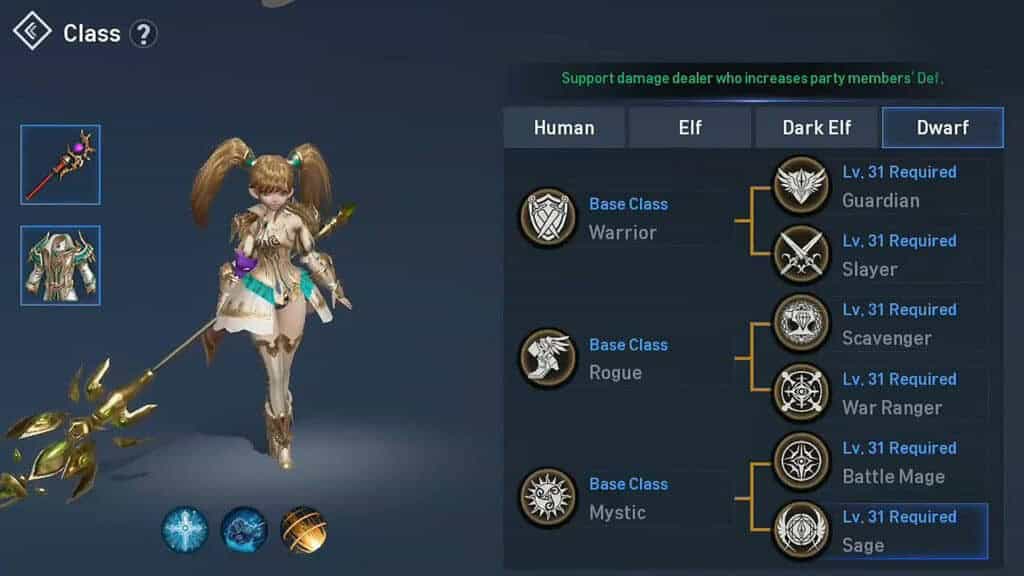This screenshot has width=1024, height=576.
Task: Pick the Sage class entry
Action: click(880, 531)
